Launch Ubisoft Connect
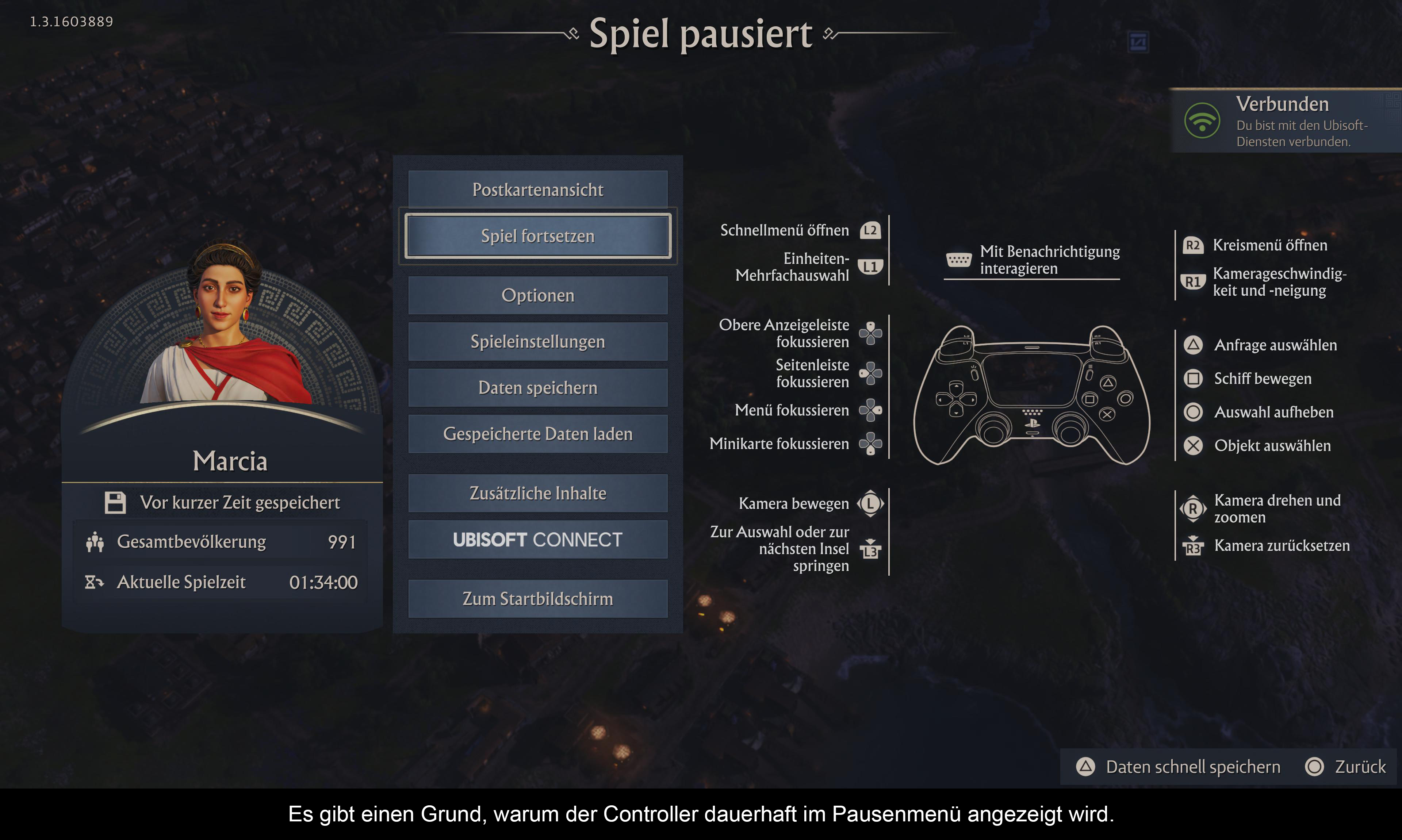The height and width of the screenshot is (840, 1402). click(x=538, y=540)
